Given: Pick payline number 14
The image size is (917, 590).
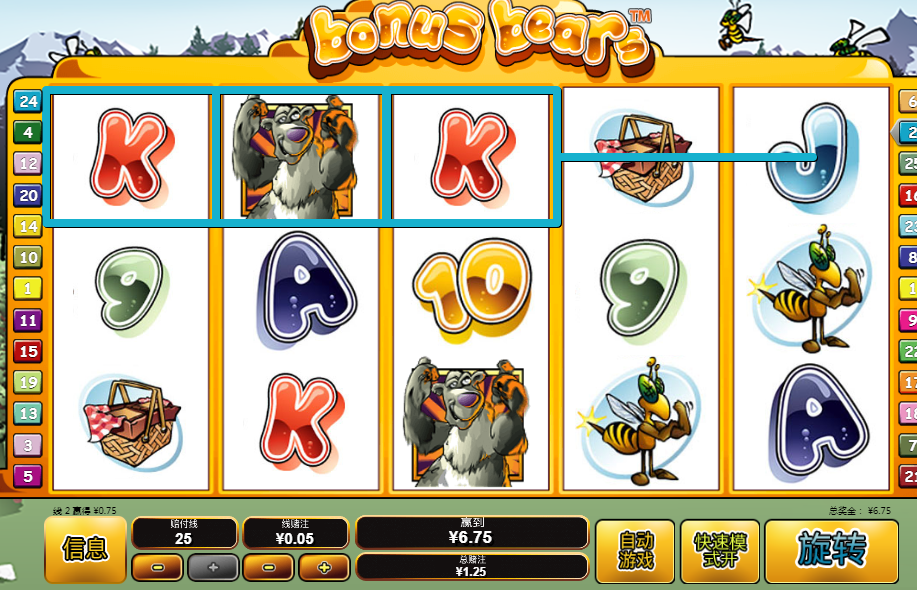Looking at the screenshot, I should click(x=27, y=226).
